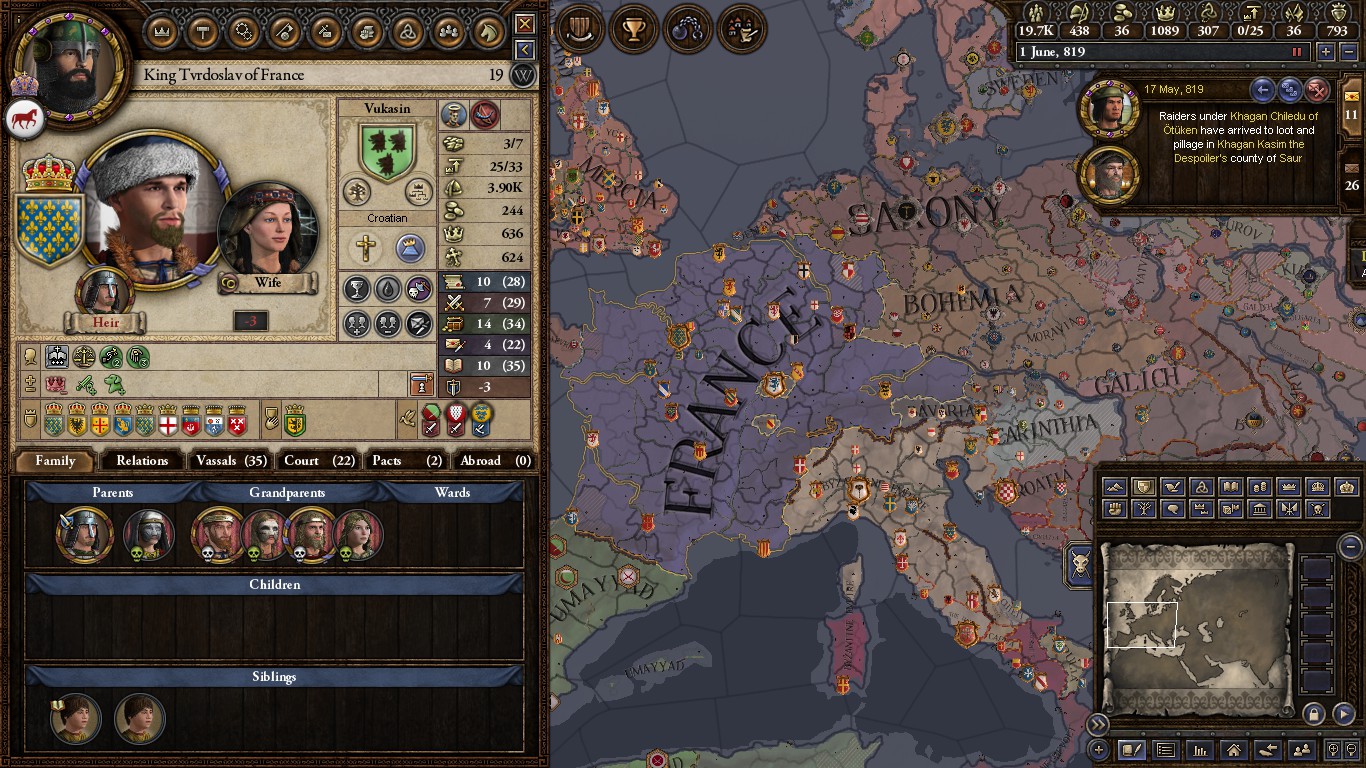Click the gold trophy button on the map
The width and height of the screenshot is (1366, 768).
tap(633, 29)
